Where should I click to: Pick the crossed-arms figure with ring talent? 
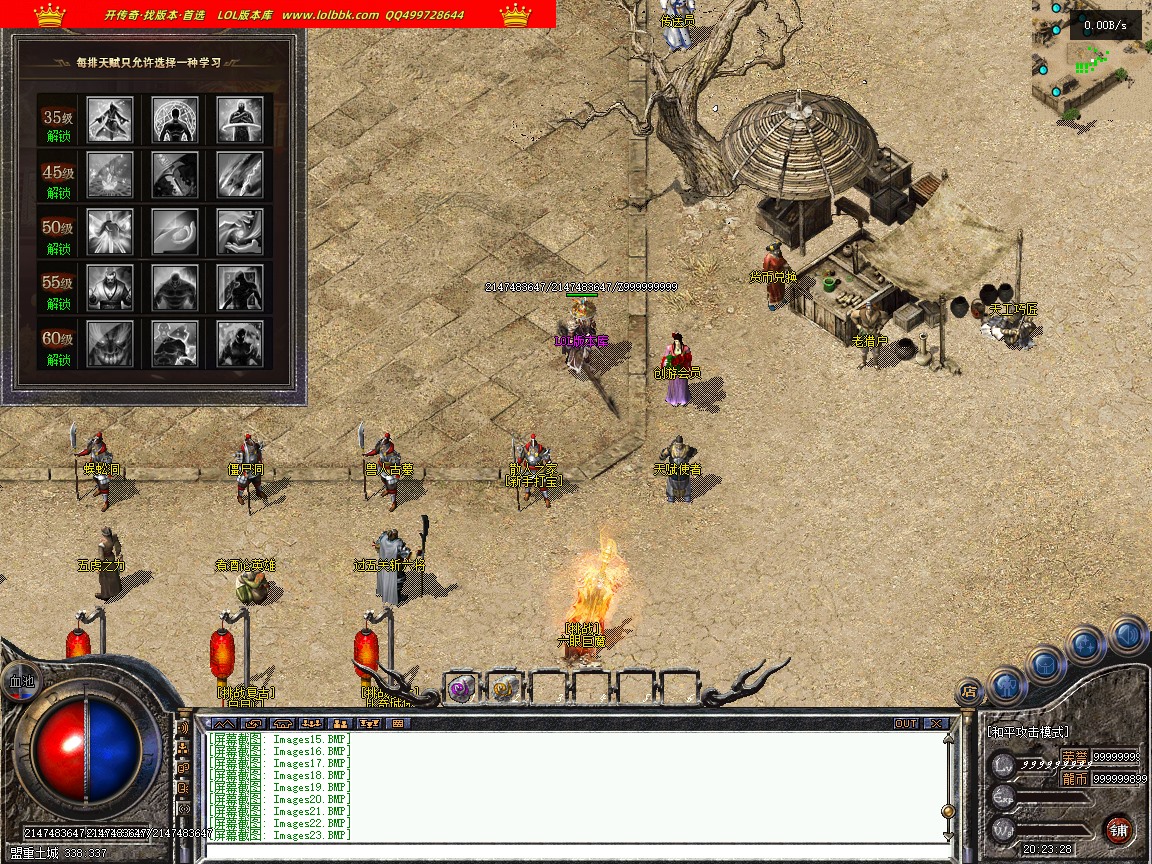click(240, 120)
